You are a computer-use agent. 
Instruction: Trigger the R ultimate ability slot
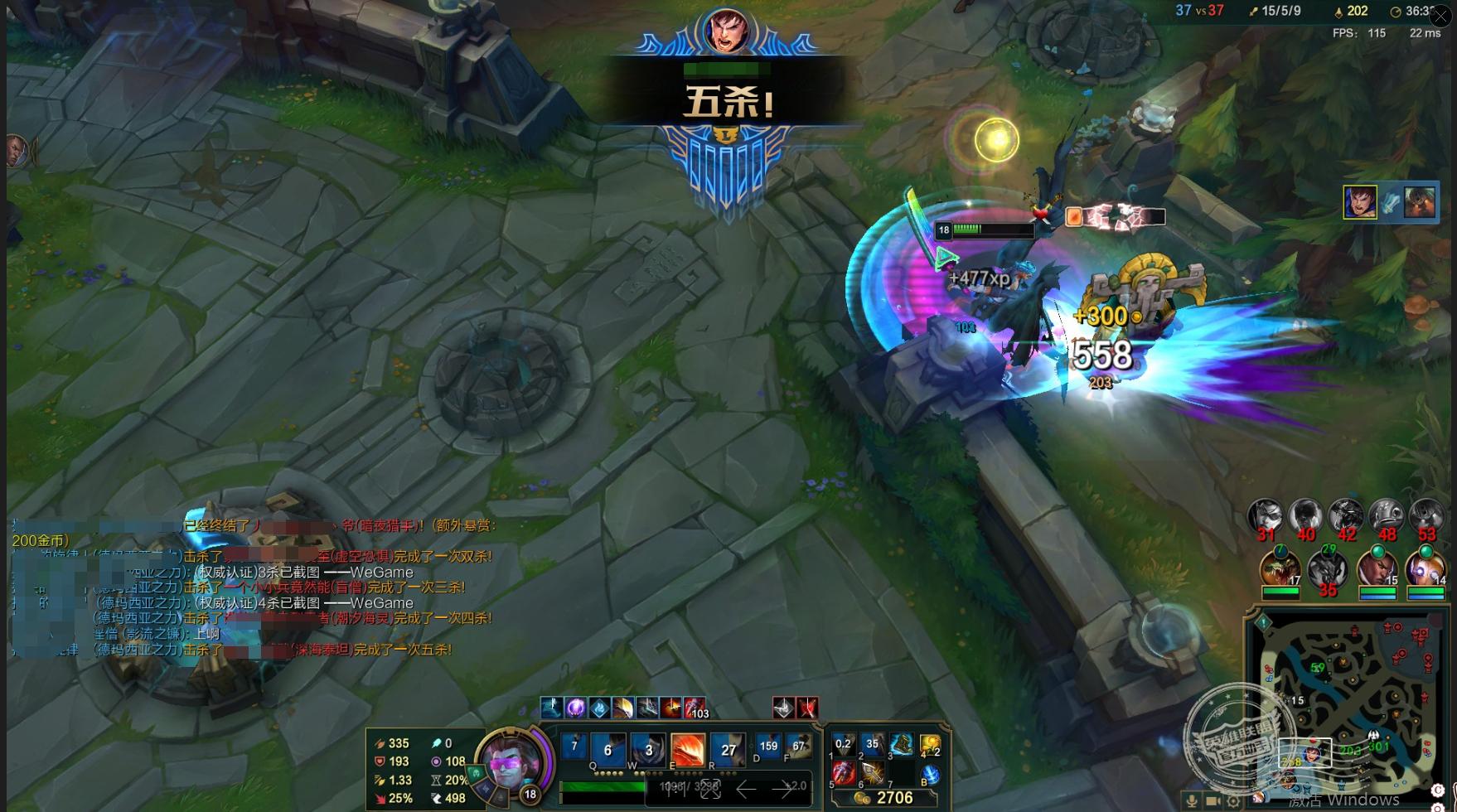pyautogui.click(x=728, y=750)
